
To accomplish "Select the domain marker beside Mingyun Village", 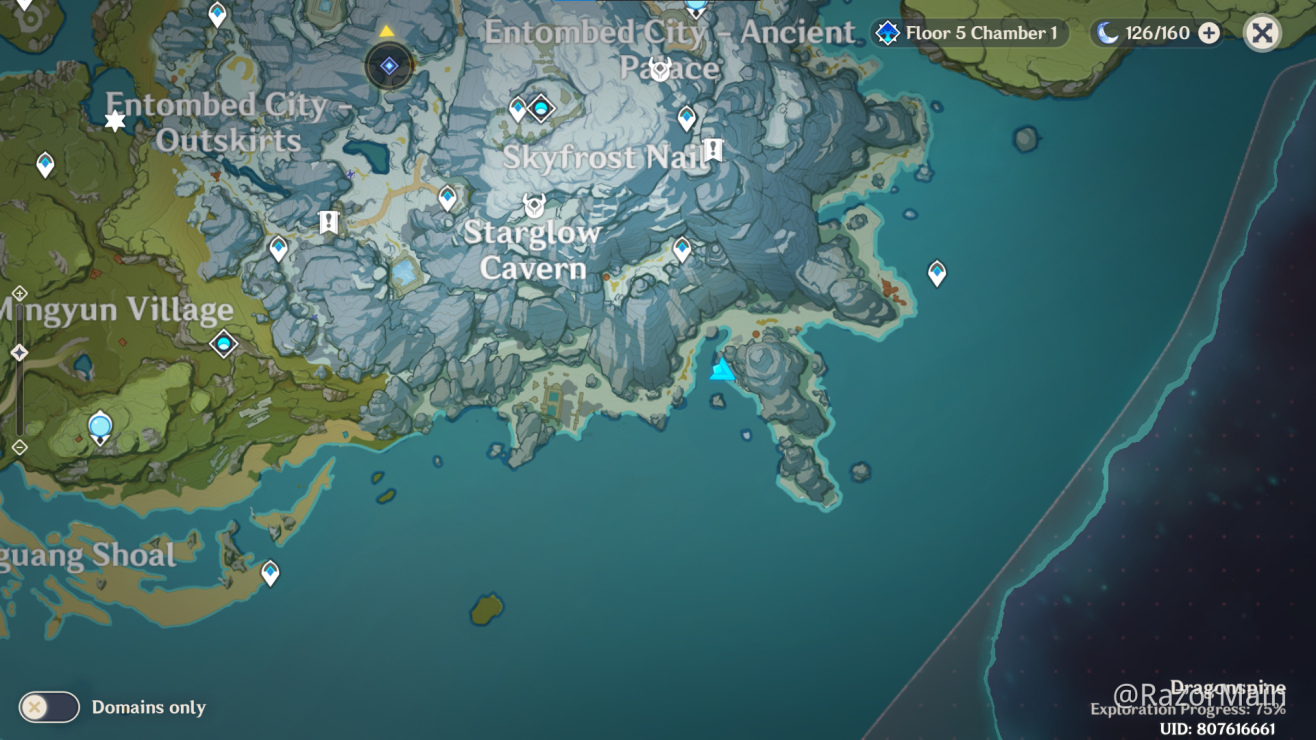I will (223, 343).
